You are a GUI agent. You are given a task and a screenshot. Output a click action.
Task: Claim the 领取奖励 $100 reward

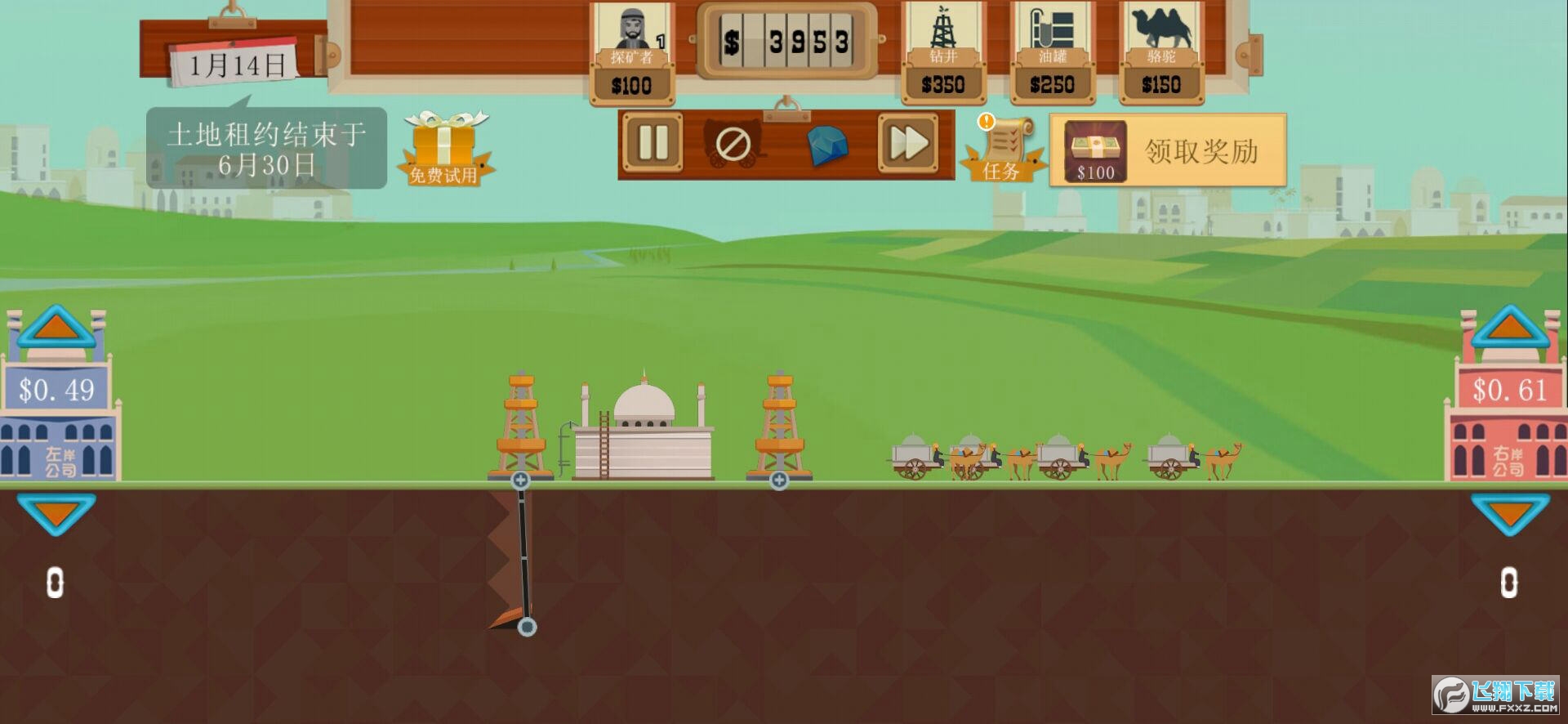coord(1168,150)
